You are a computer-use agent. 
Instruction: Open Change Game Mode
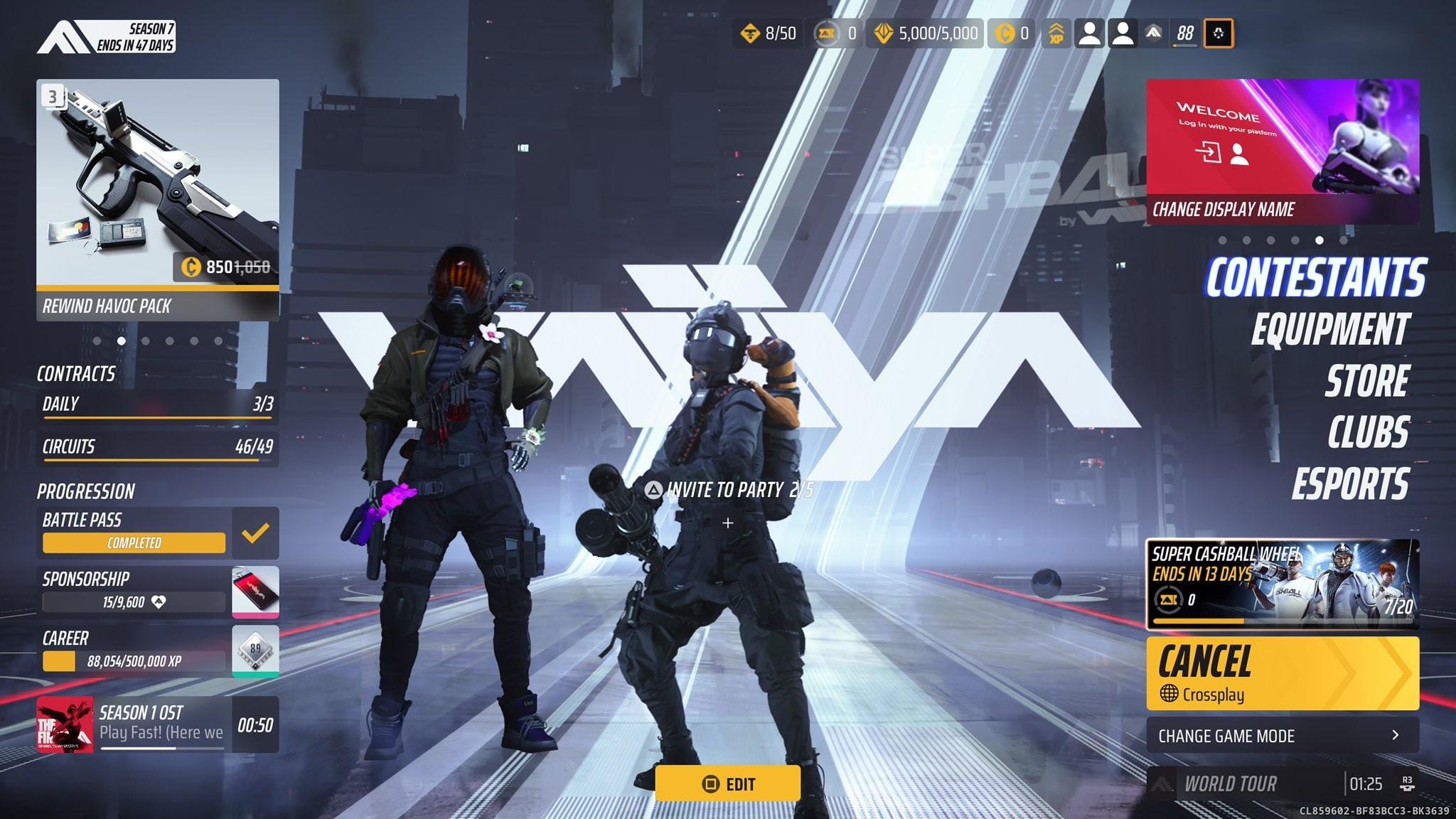point(1282,735)
